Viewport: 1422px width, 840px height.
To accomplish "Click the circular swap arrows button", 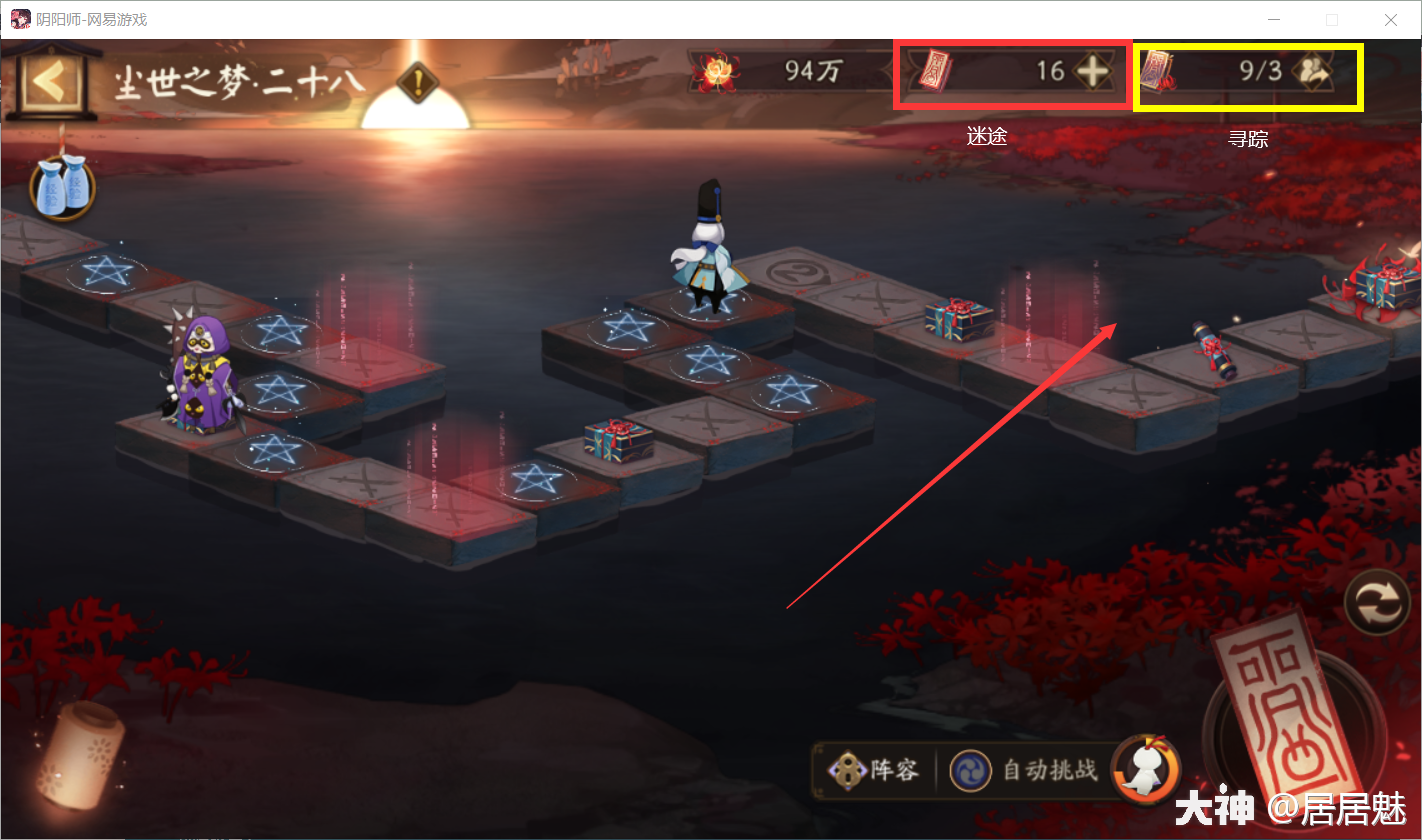I will [1377, 604].
